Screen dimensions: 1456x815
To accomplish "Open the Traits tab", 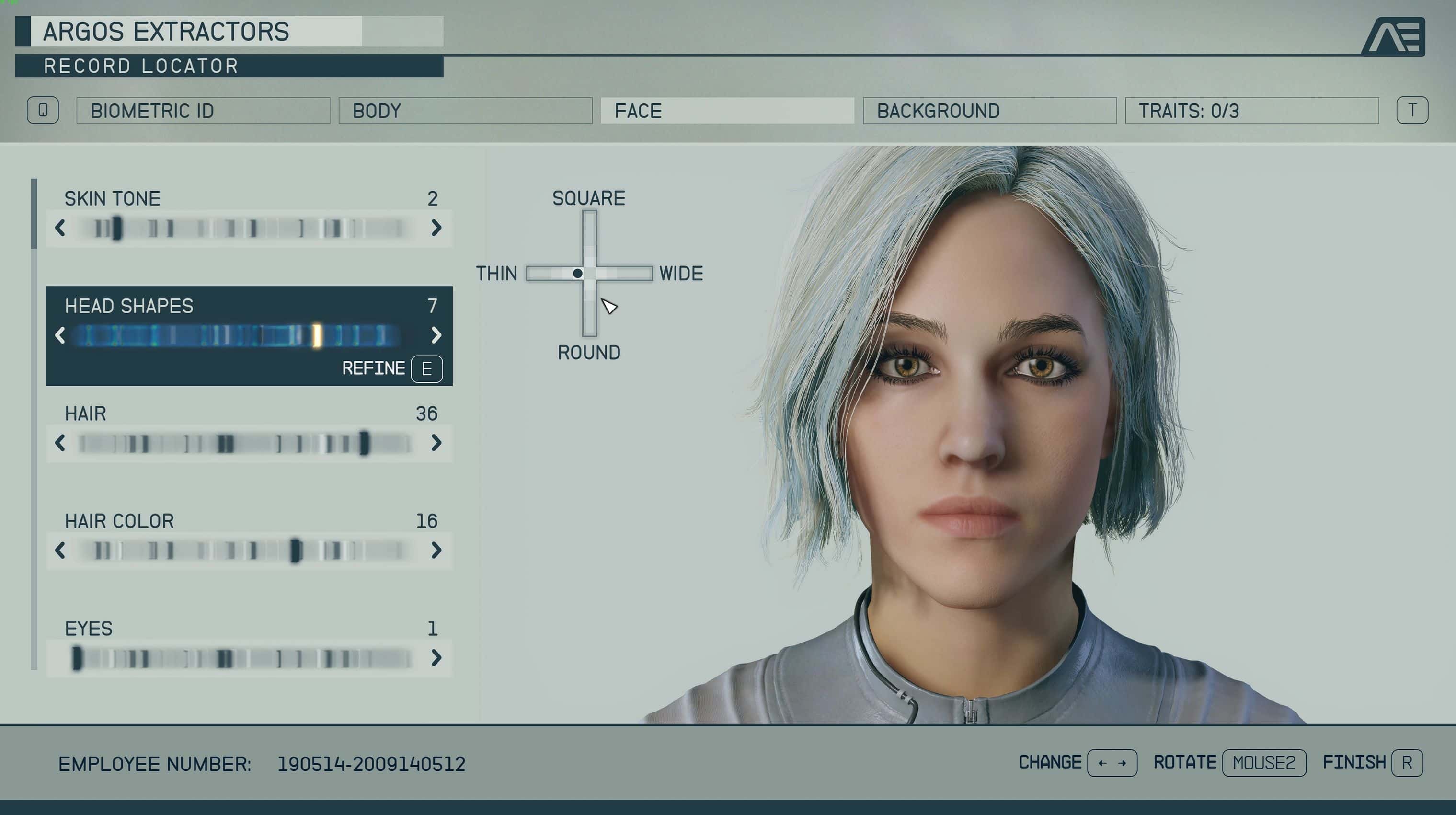I will click(1251, 111).
